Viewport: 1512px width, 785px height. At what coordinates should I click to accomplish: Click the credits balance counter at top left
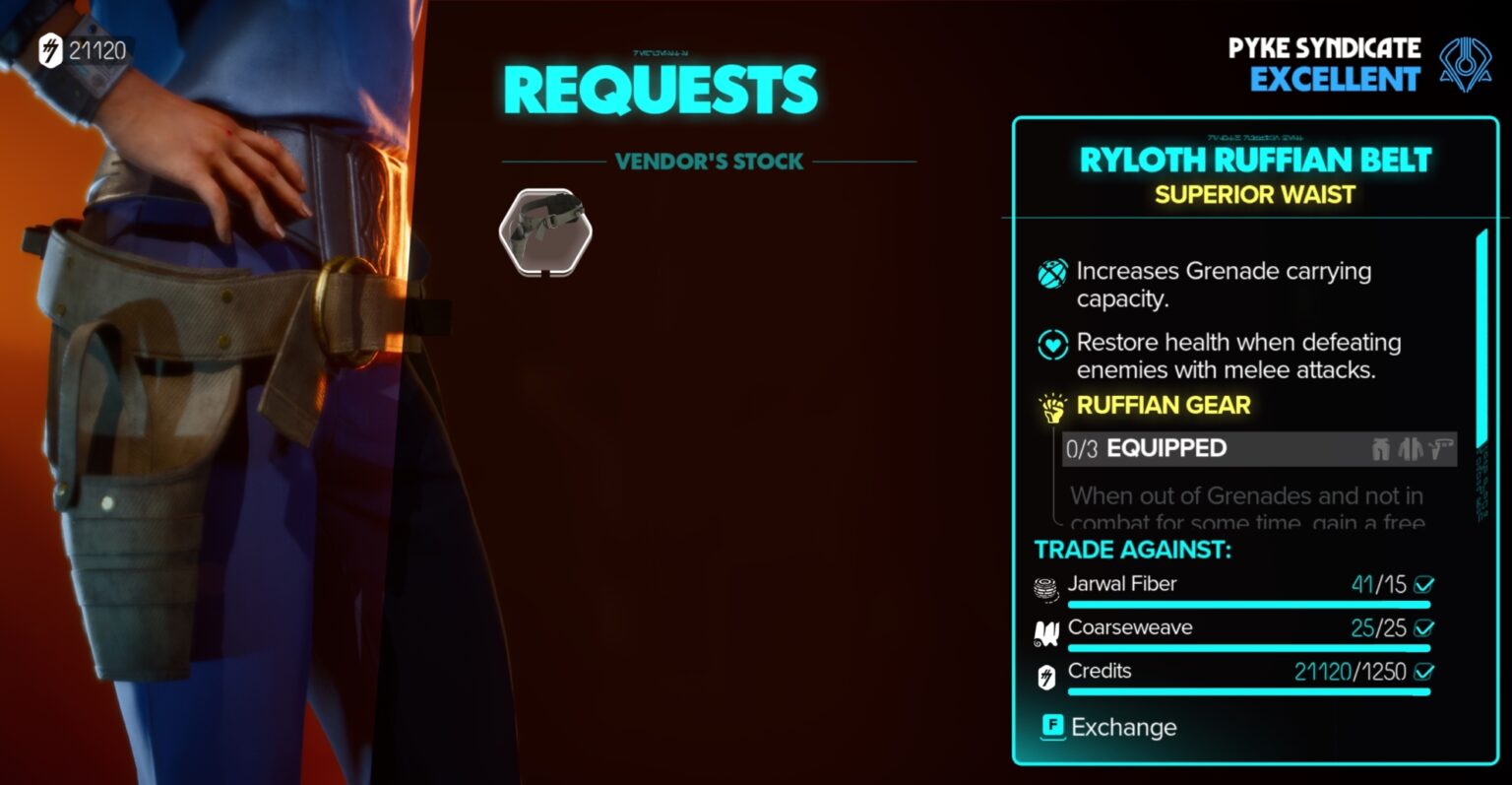[87, 49]
